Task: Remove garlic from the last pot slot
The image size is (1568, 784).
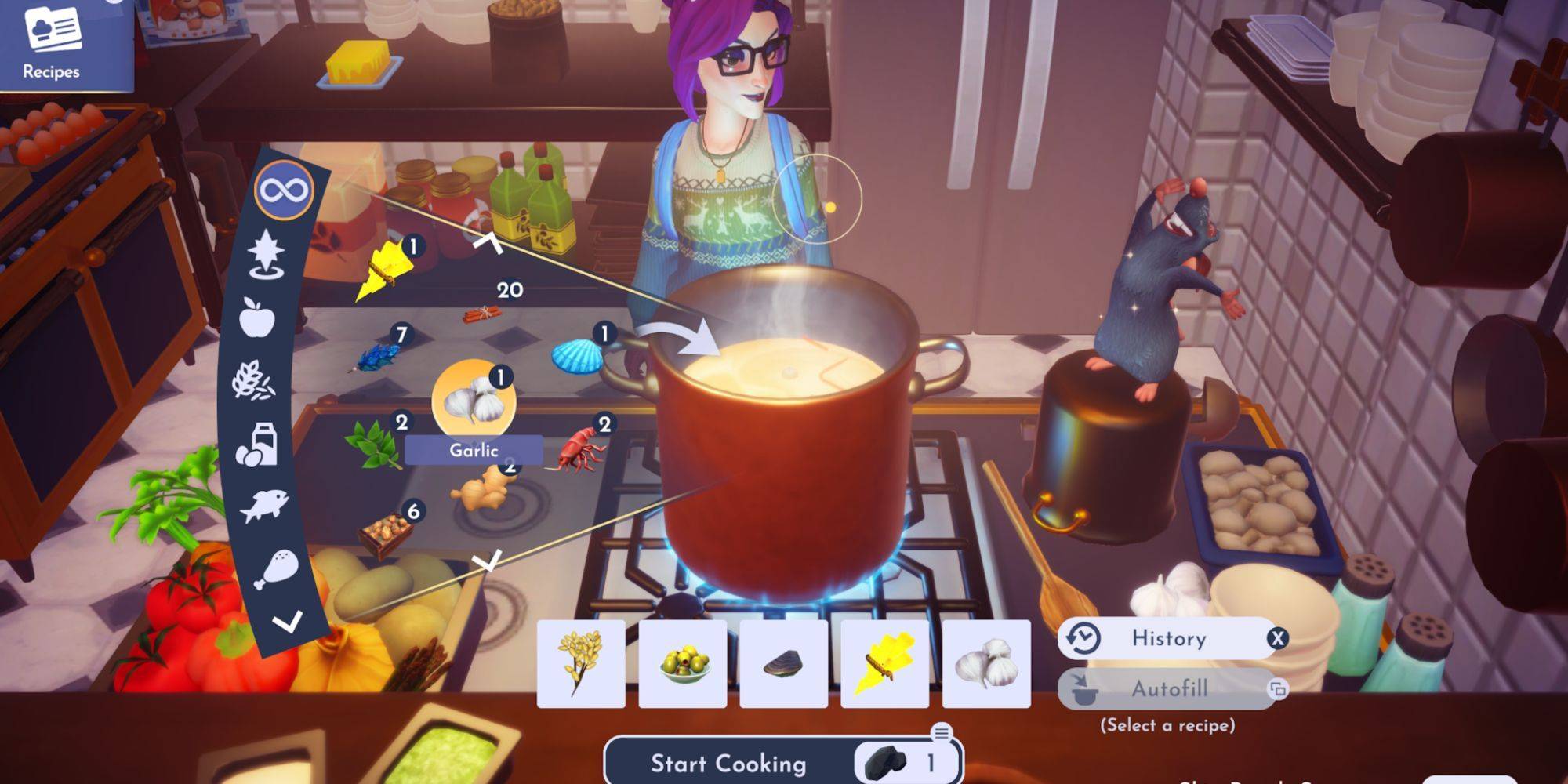Action: (985, 664)
